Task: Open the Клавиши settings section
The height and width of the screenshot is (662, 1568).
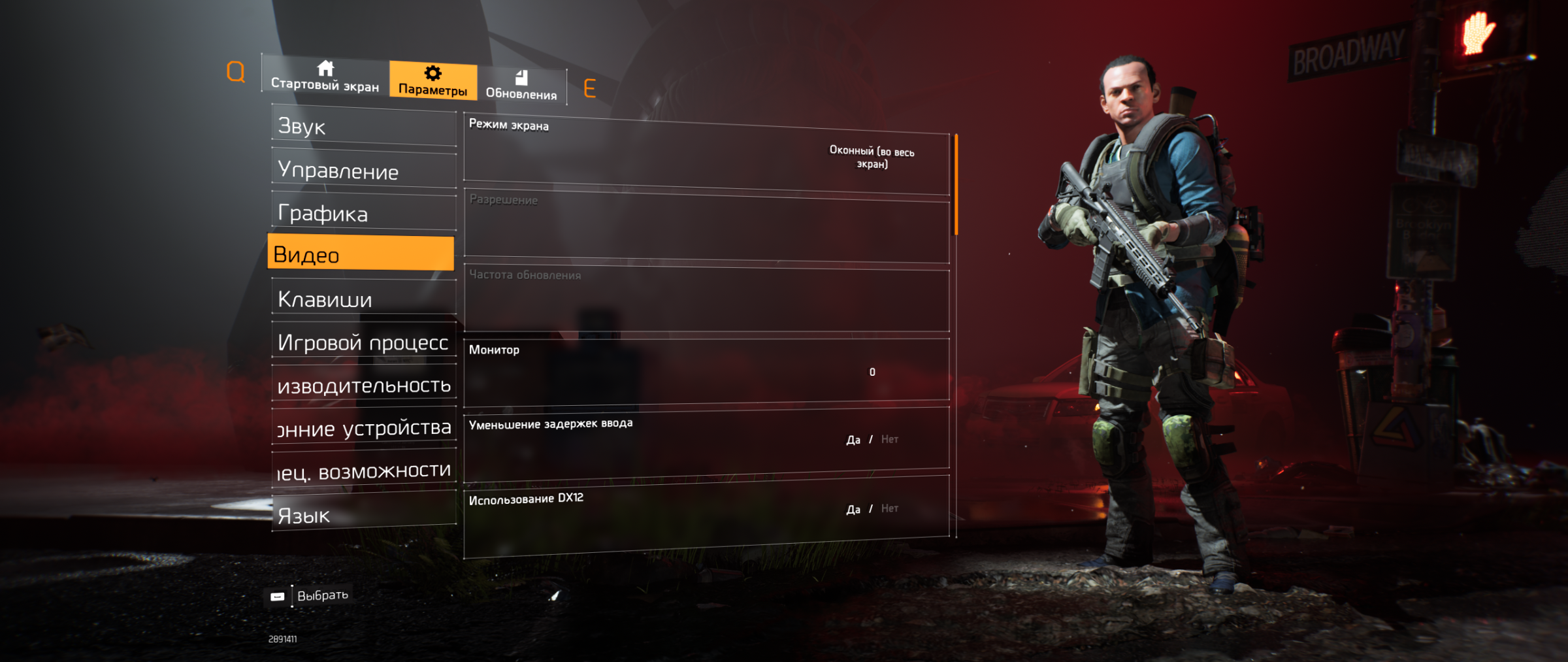Action: pyautogui.click(x=363, y=299)
